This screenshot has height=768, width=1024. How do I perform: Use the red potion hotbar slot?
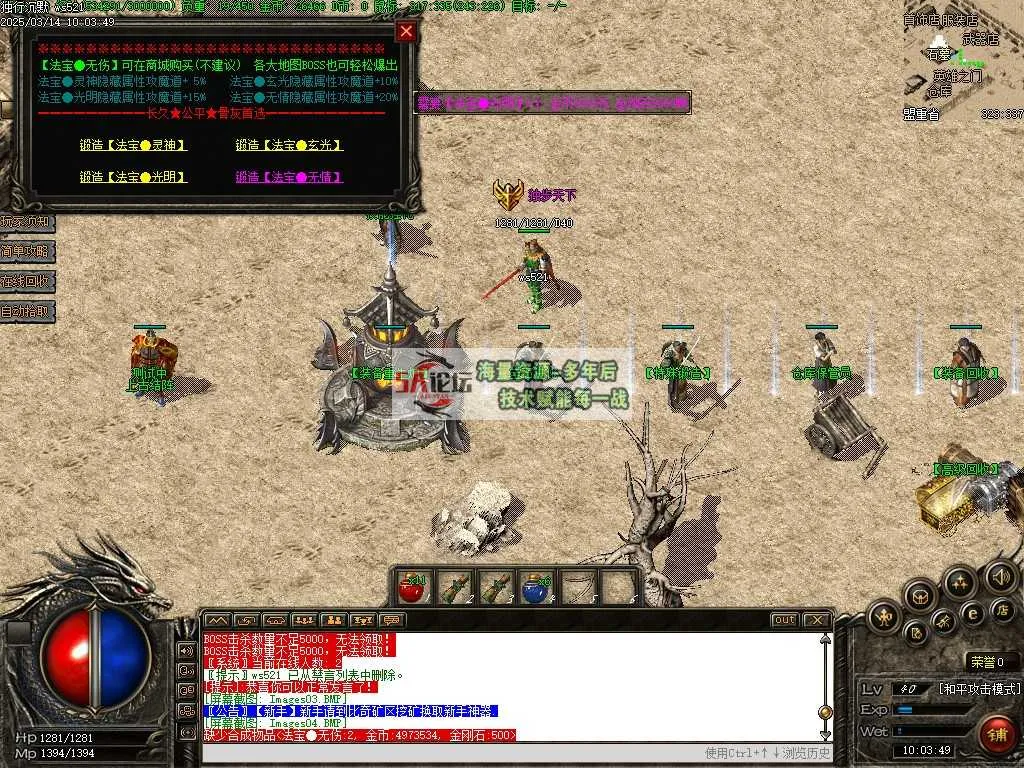click(411, 587)
